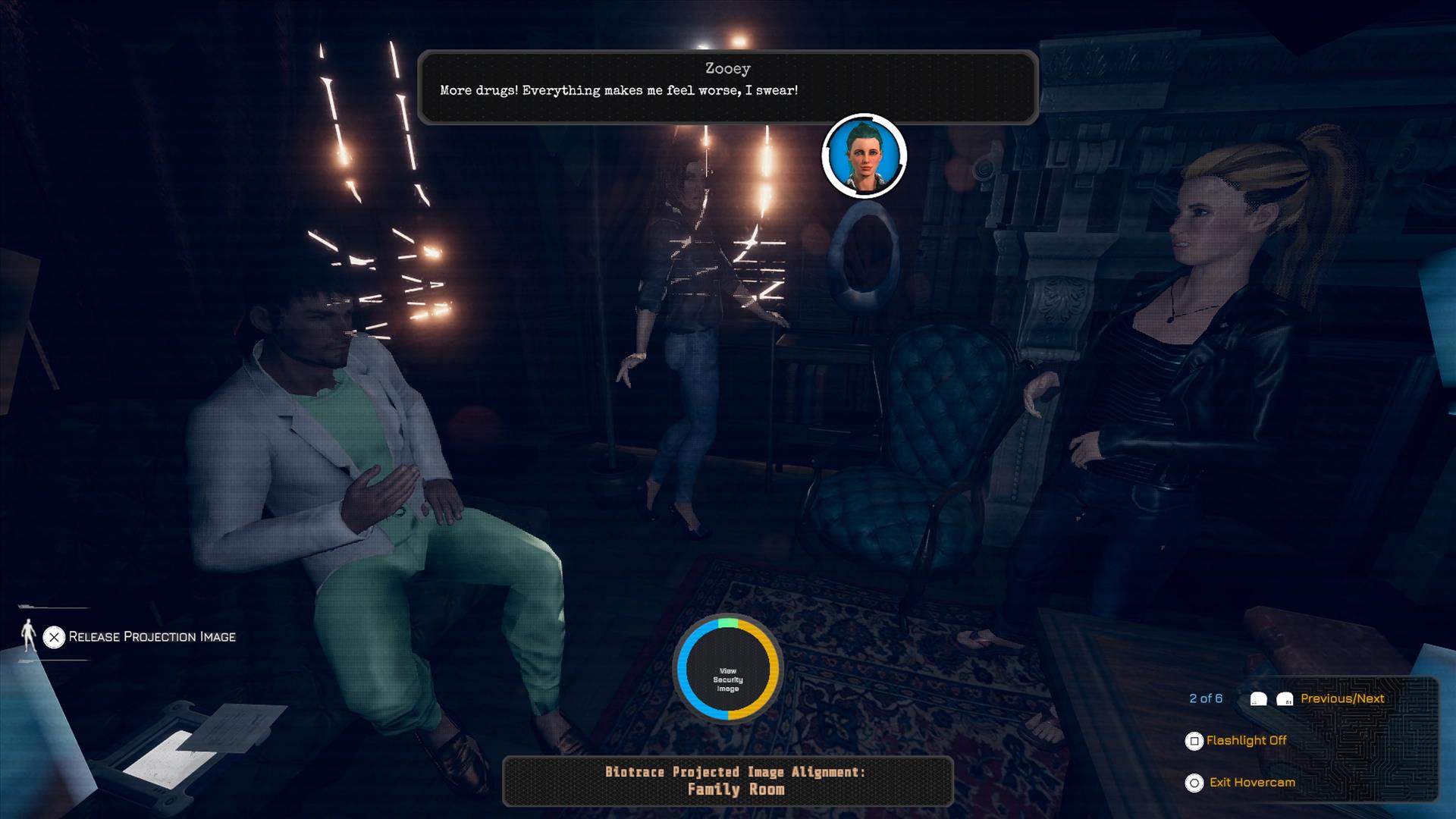Open the View Security Image dial

click(x=727, y=670)
